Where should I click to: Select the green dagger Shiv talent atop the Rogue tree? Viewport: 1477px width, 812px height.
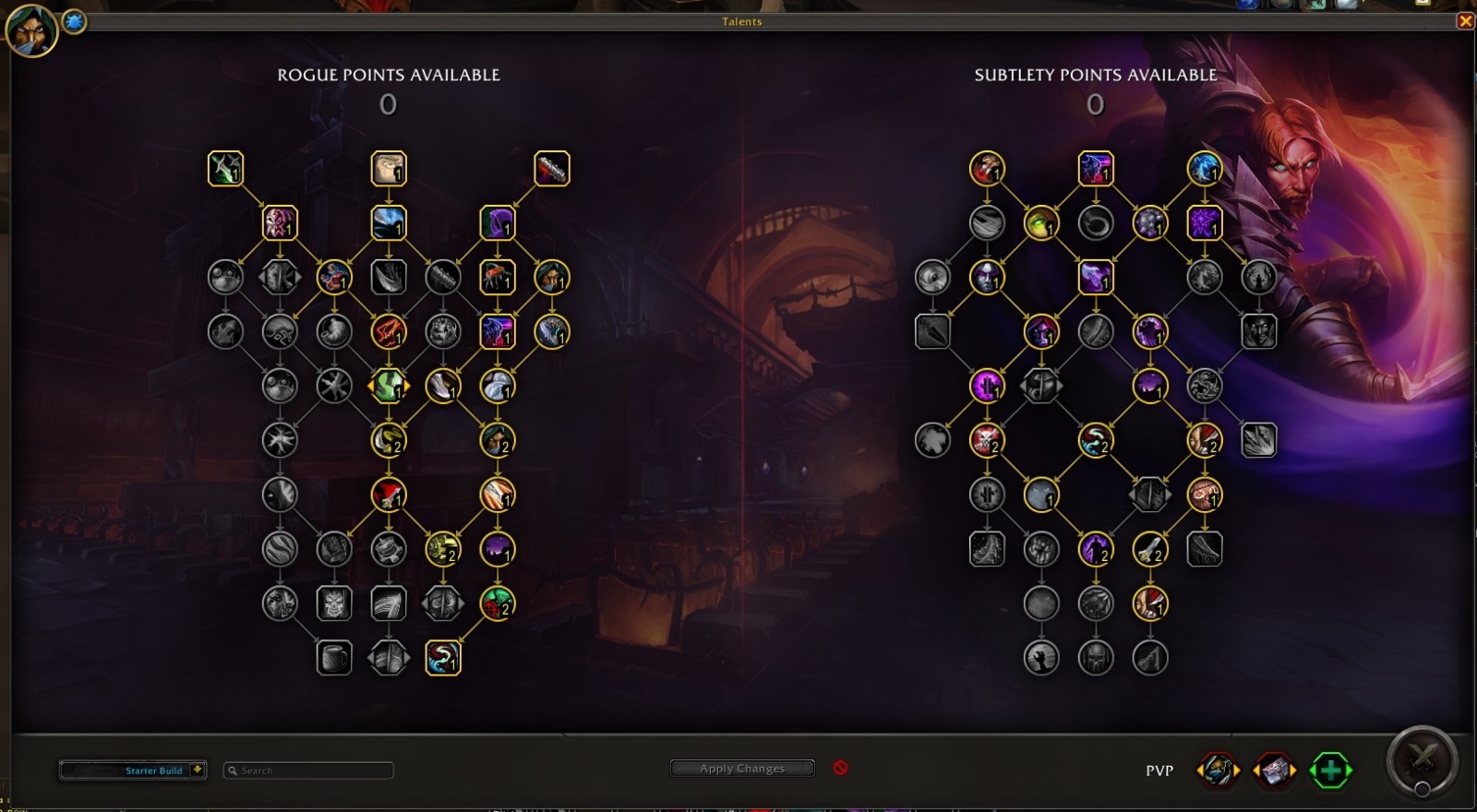click(224, 168)
